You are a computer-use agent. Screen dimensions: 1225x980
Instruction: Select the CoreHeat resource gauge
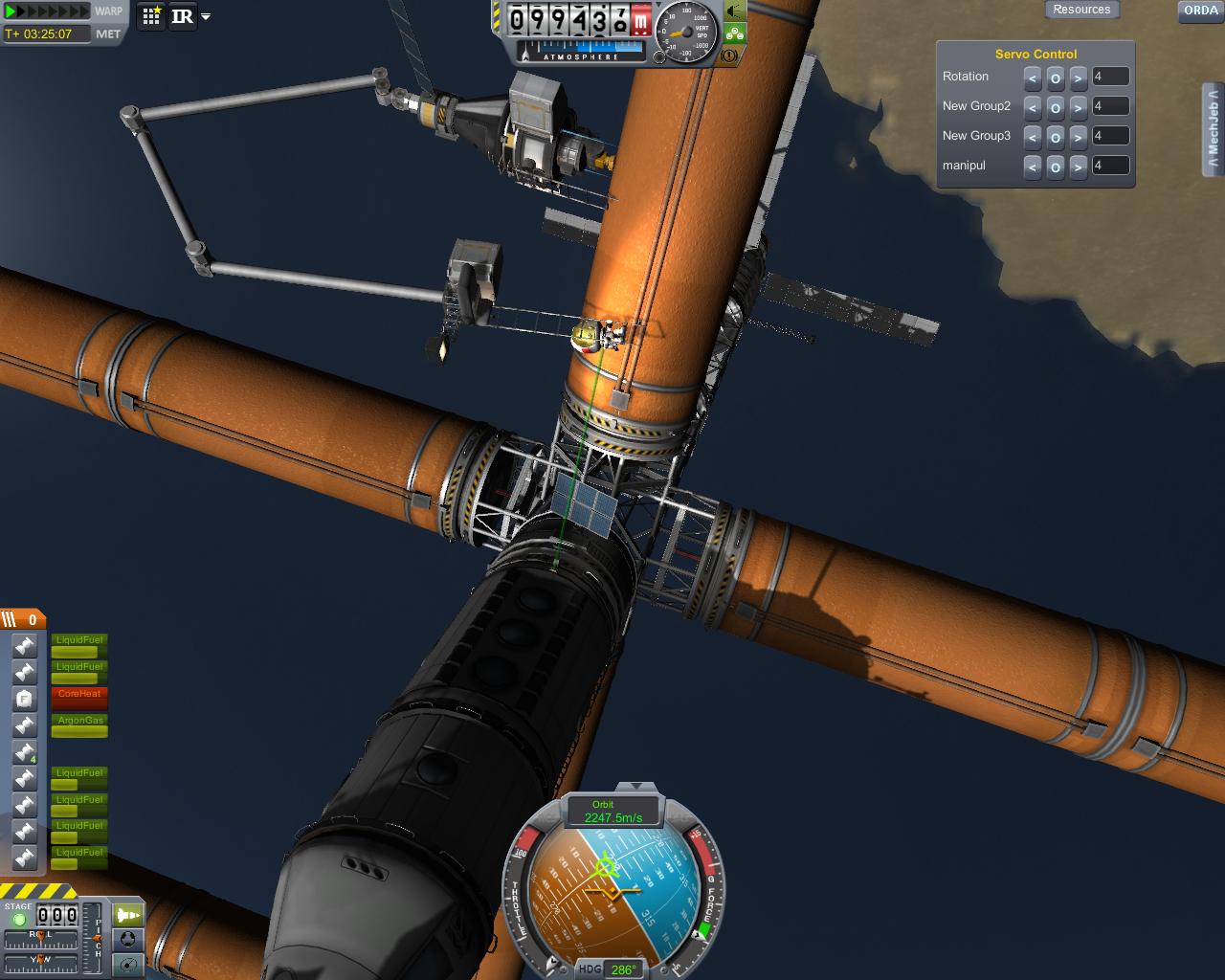pos(79,697)
